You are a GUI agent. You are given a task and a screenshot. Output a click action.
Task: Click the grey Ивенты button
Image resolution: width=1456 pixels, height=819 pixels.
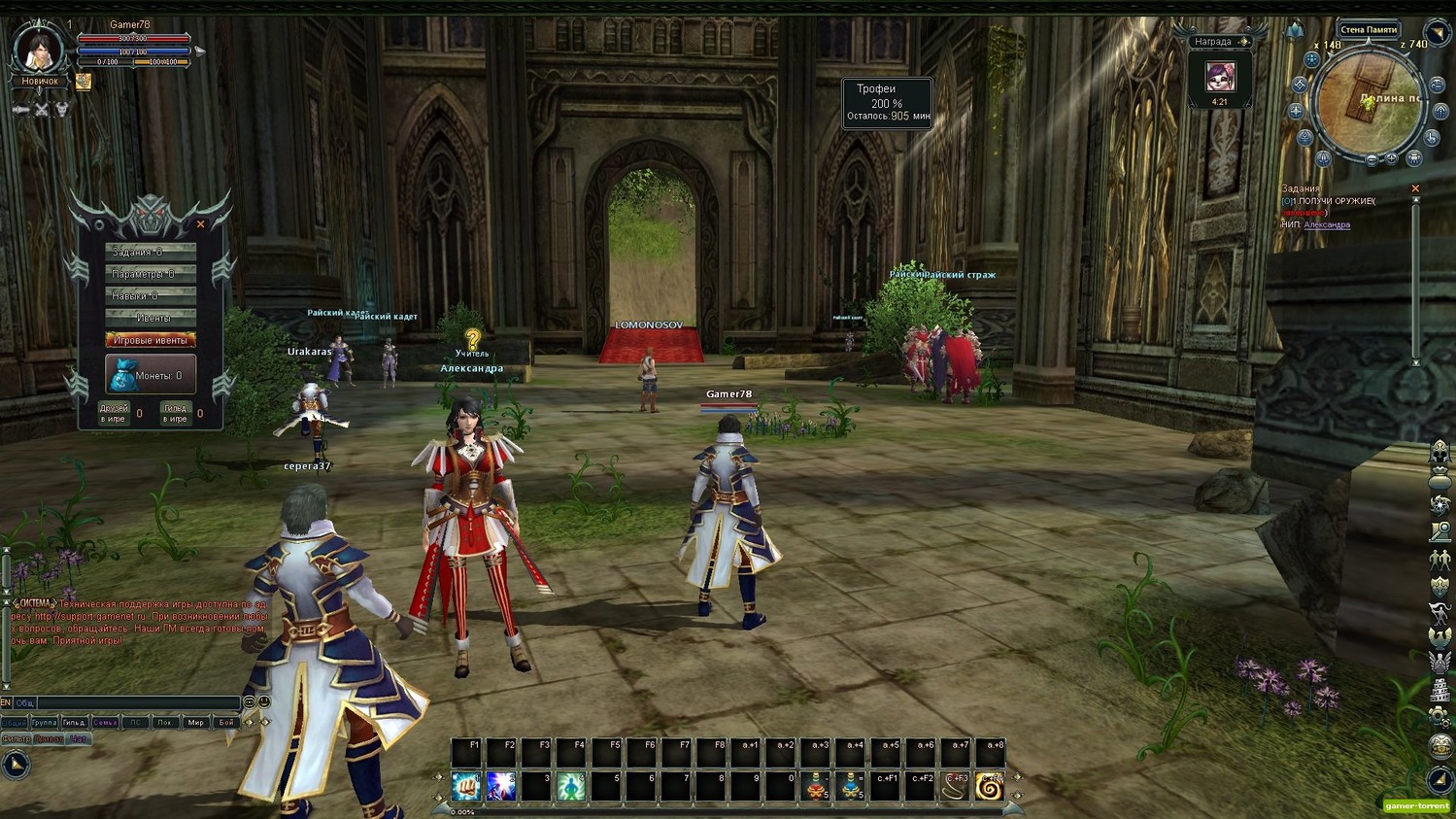pos(151,318)
